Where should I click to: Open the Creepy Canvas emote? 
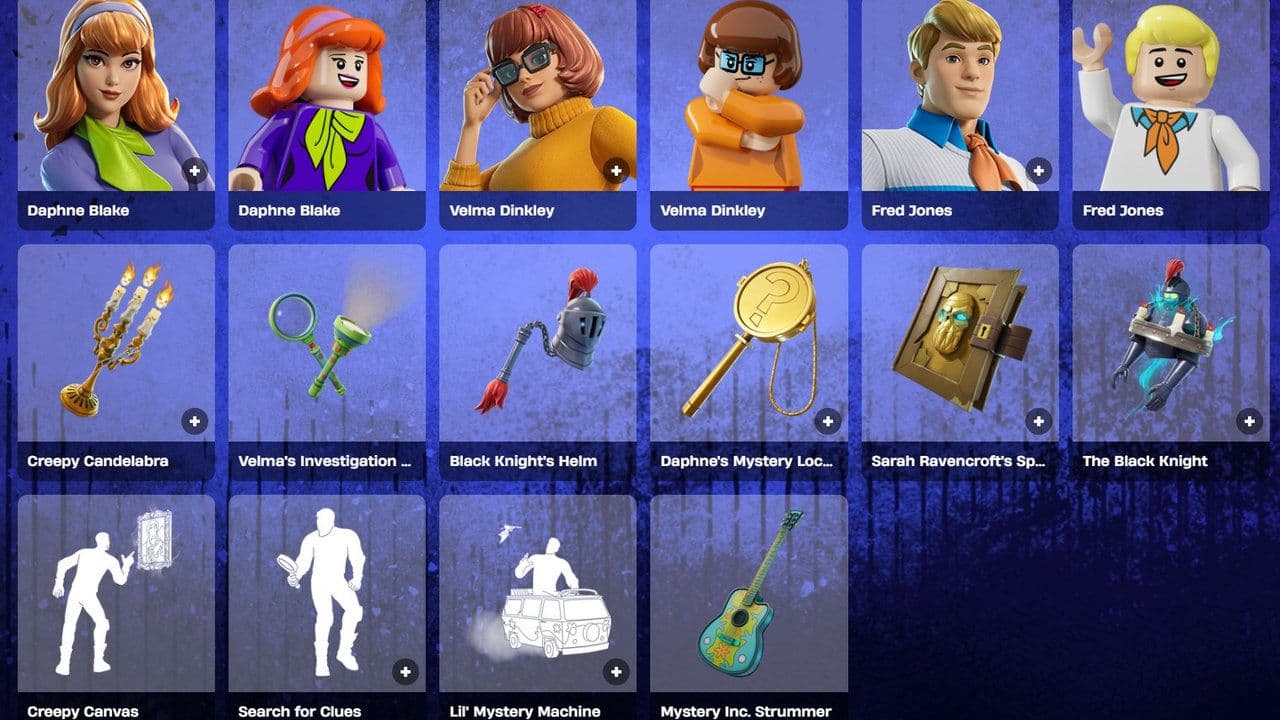click(115, 590)
